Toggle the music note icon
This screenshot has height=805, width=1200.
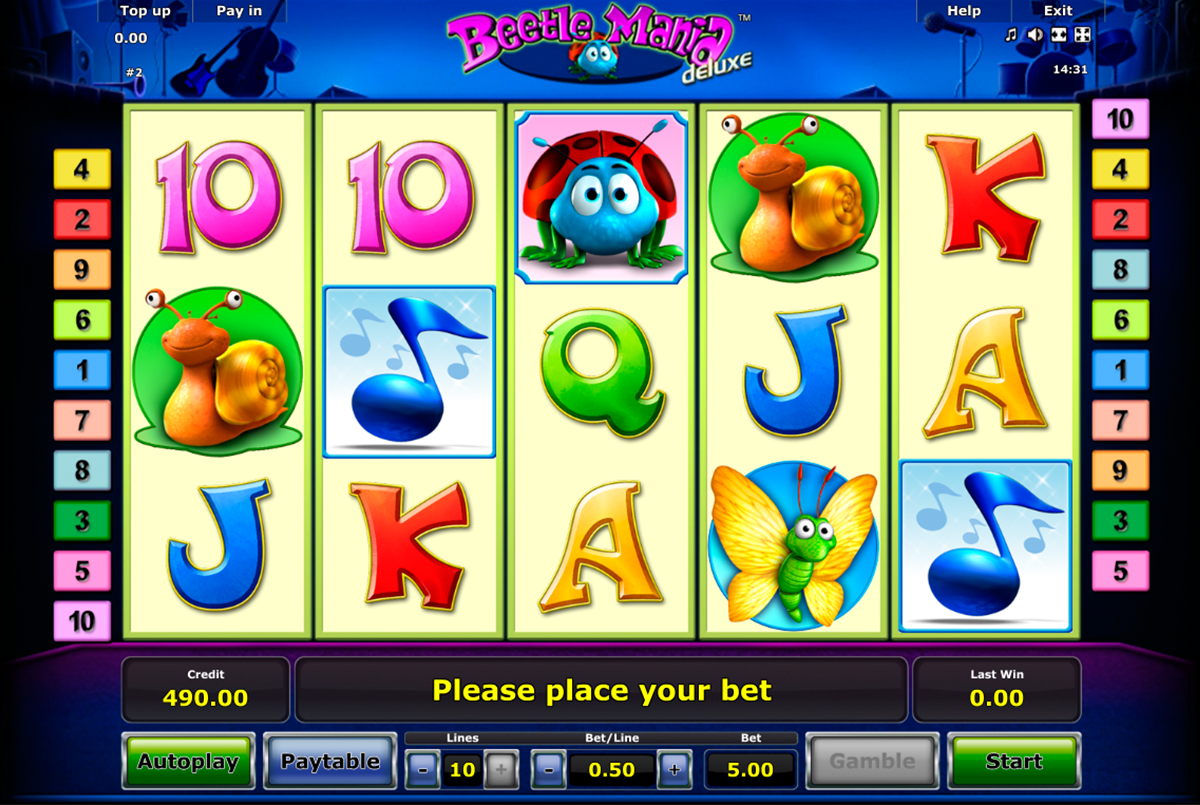click(x=1011, y=36)
